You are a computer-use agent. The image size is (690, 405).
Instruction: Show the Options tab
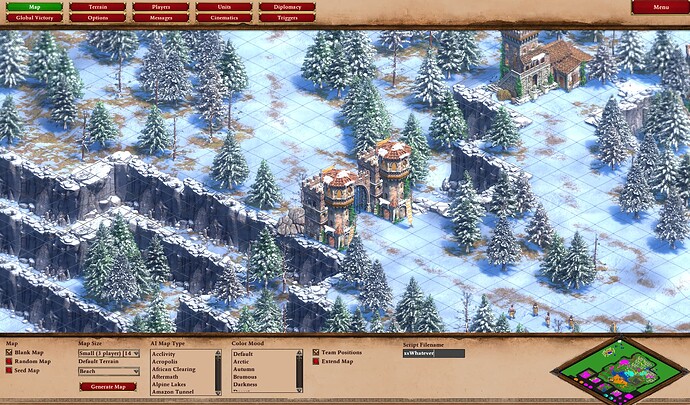click(98, 18)
